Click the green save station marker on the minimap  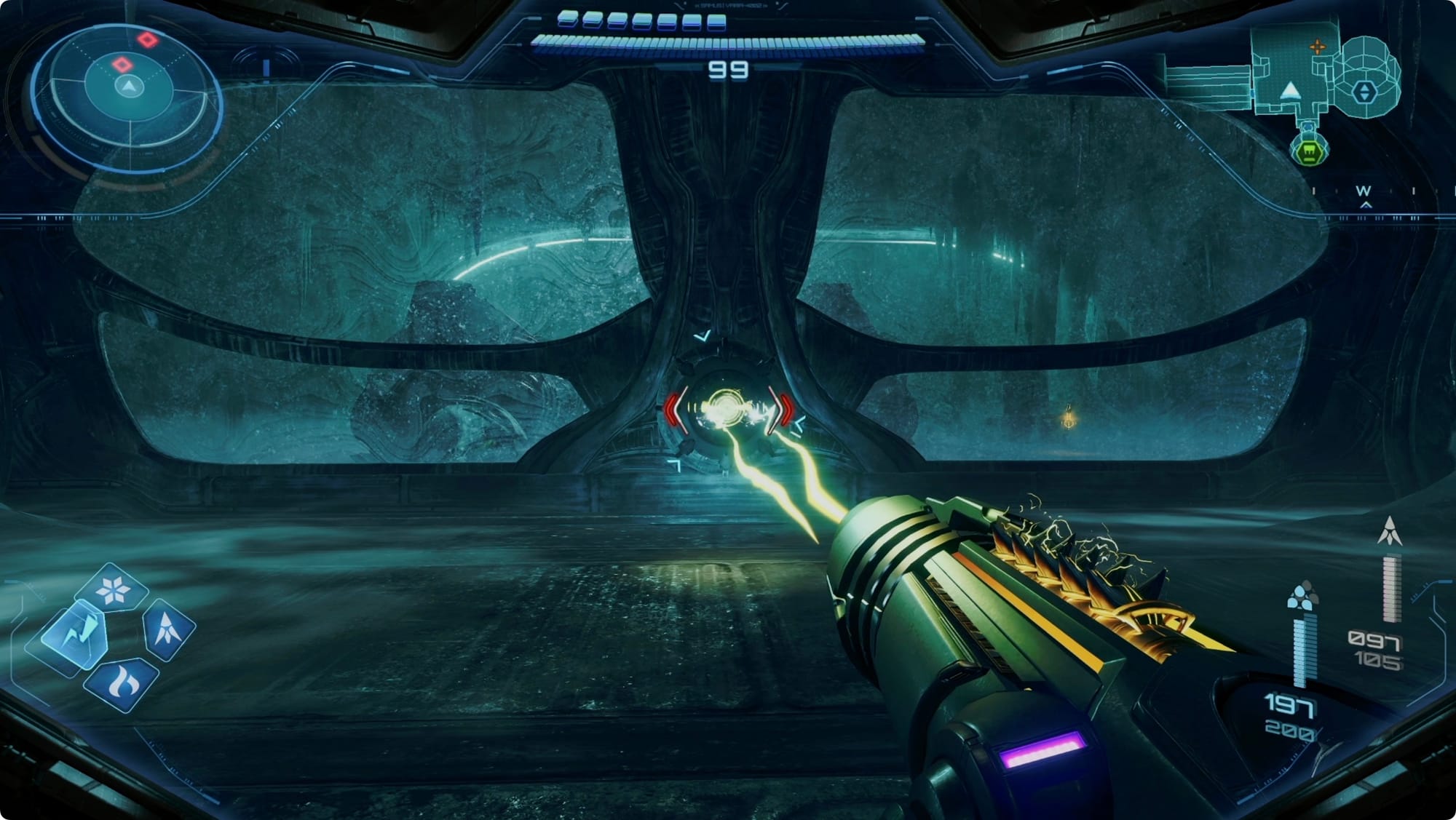(x=1309, y=151)
